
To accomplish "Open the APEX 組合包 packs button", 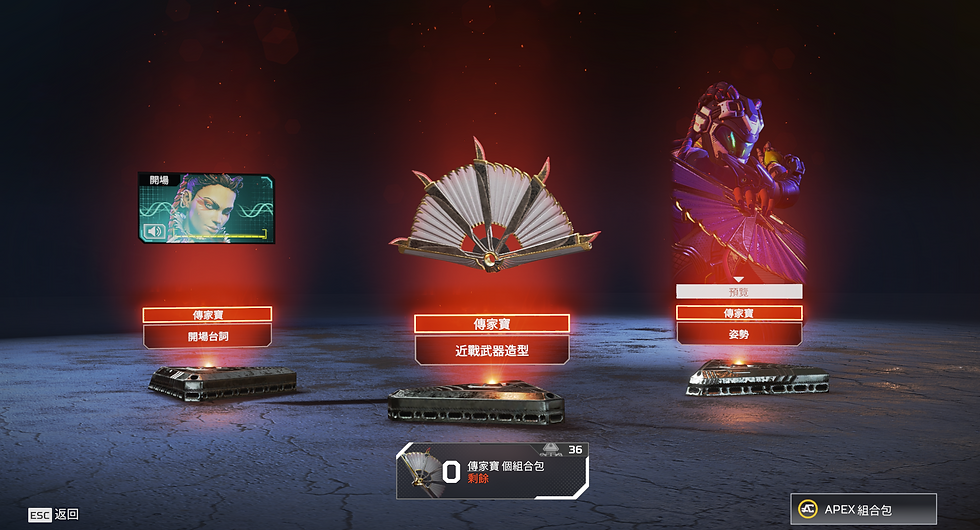I will pyautogui.click(x=863, y=510).
